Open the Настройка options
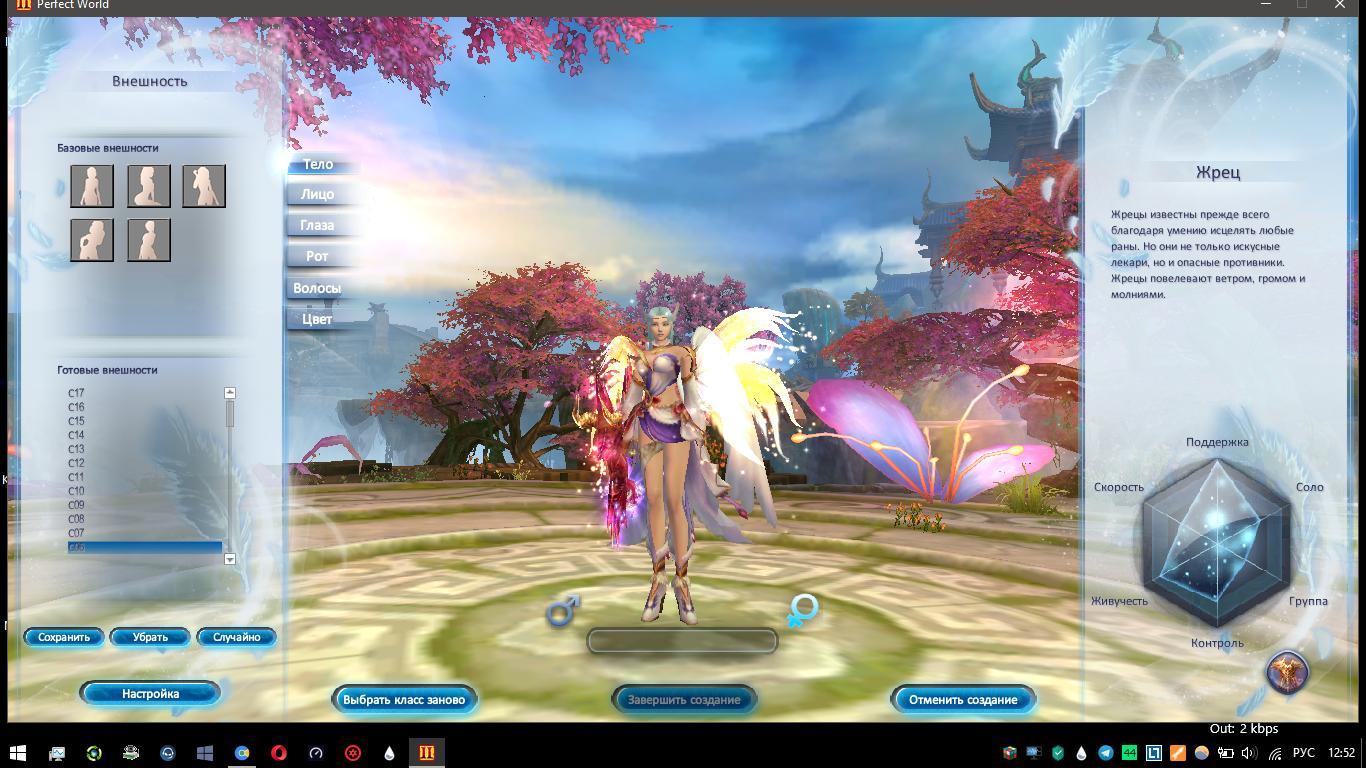Image resolution: width=1366 pixels, height=768 pixels. tap(150, 694)
